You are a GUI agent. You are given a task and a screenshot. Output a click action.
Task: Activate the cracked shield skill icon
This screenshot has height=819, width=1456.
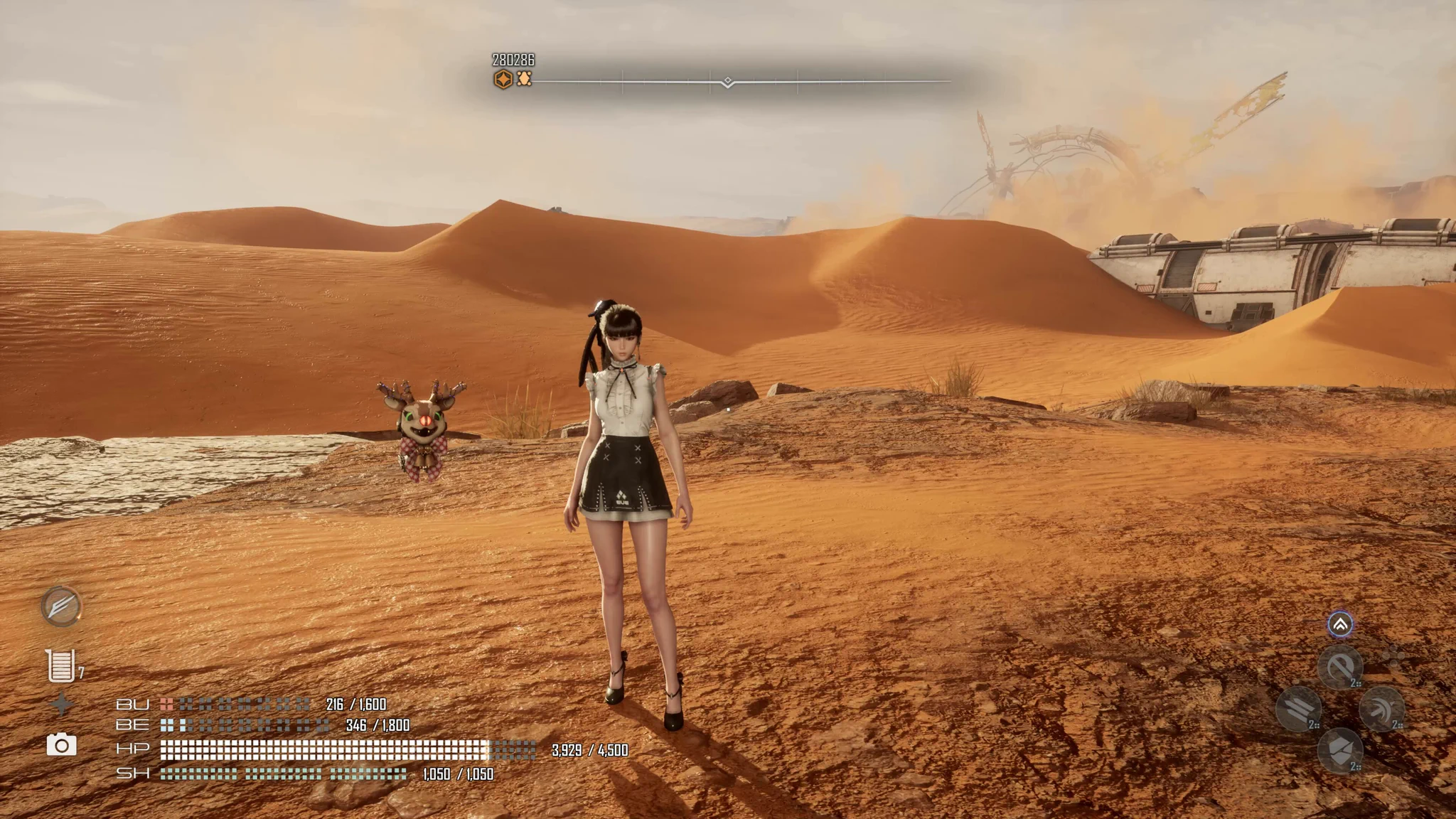(x=1340, y=751)
